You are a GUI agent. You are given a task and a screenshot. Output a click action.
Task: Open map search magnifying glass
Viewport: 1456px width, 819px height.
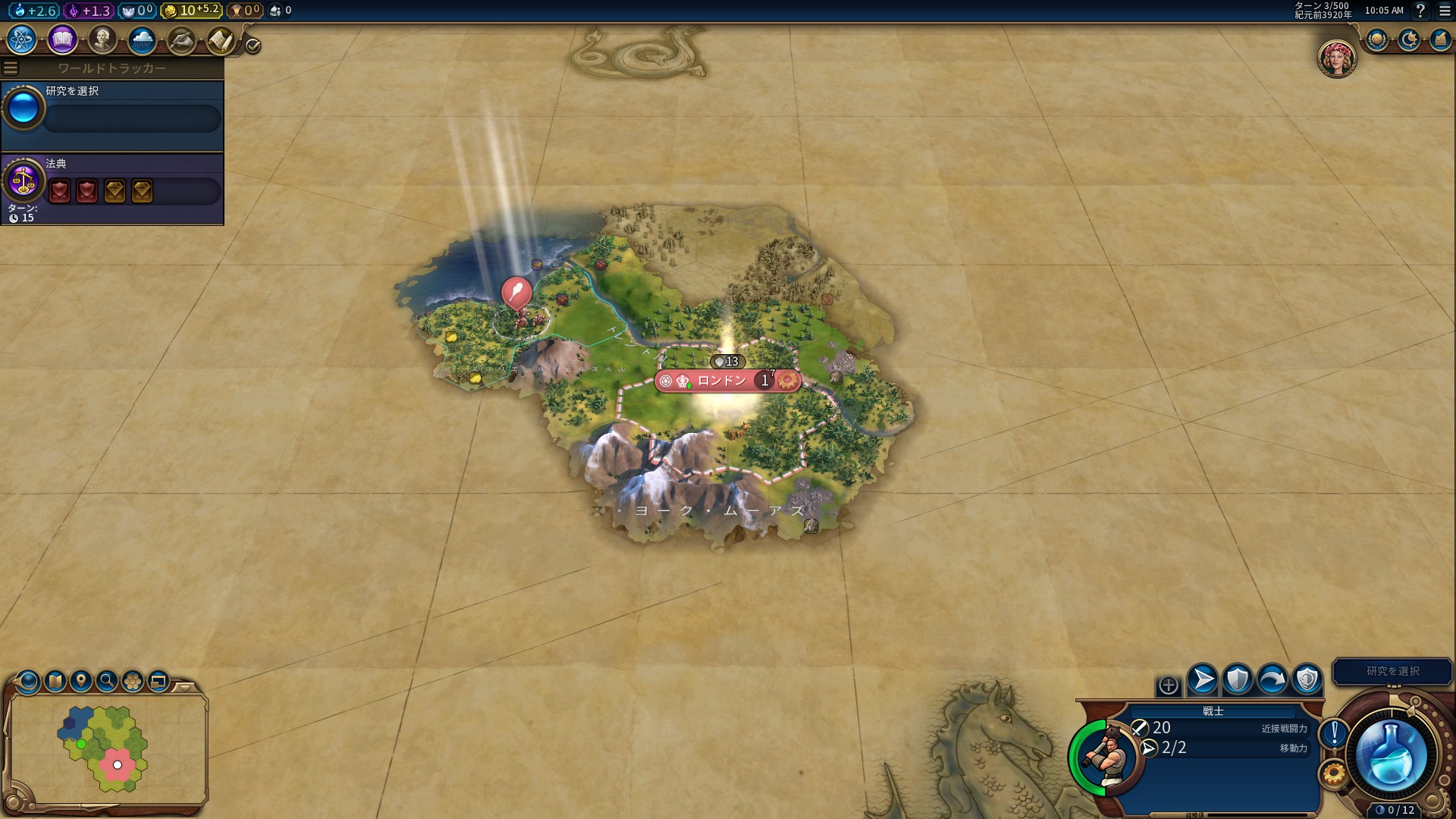[107, 681]
